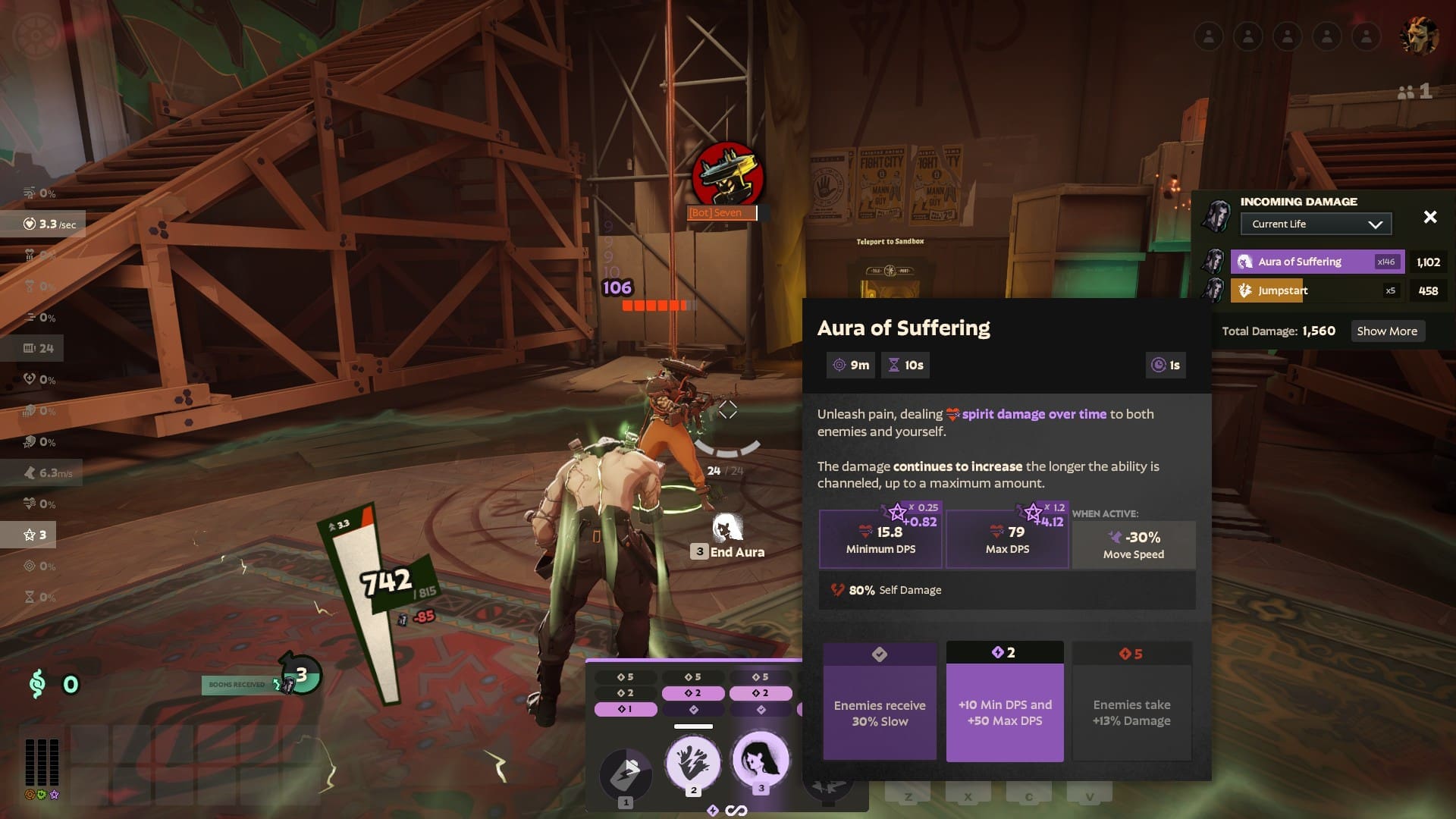Screen dimensions: 1456x819
Task: Select the Aura of Suffering damage row
Action: 1317,262
